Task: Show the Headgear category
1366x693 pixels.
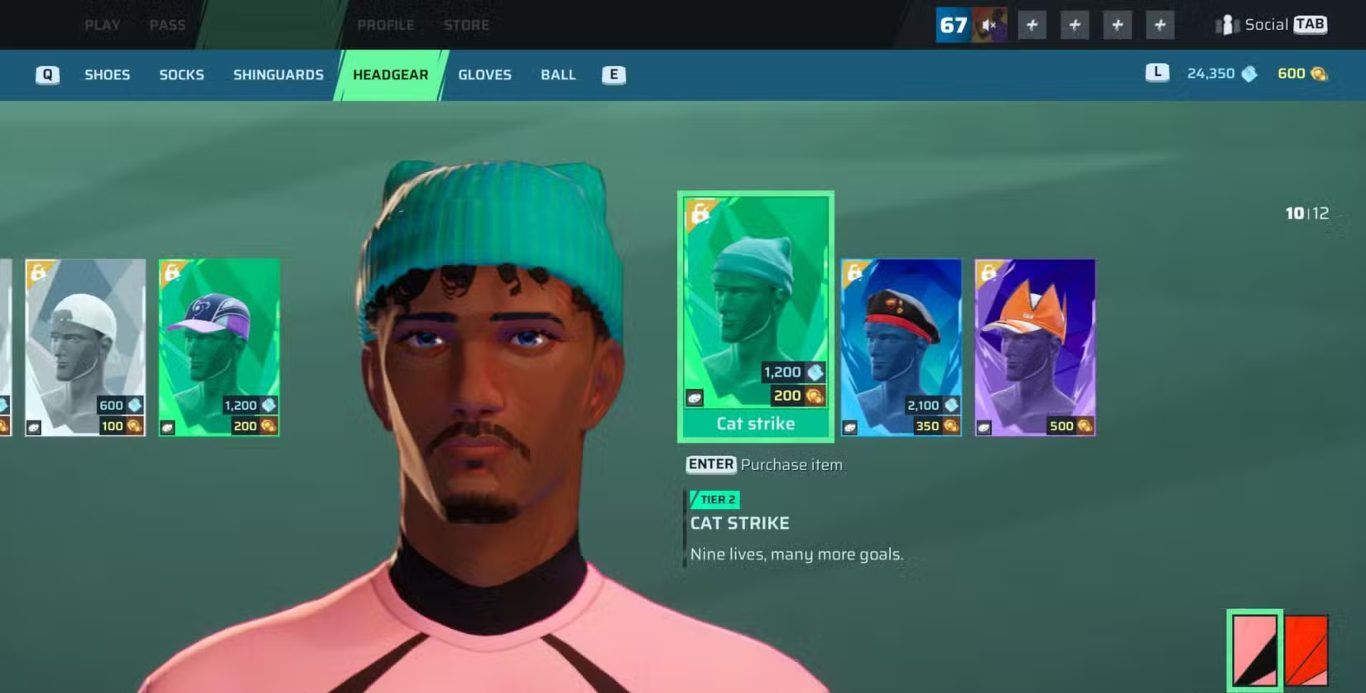Action: coord(390,75)
